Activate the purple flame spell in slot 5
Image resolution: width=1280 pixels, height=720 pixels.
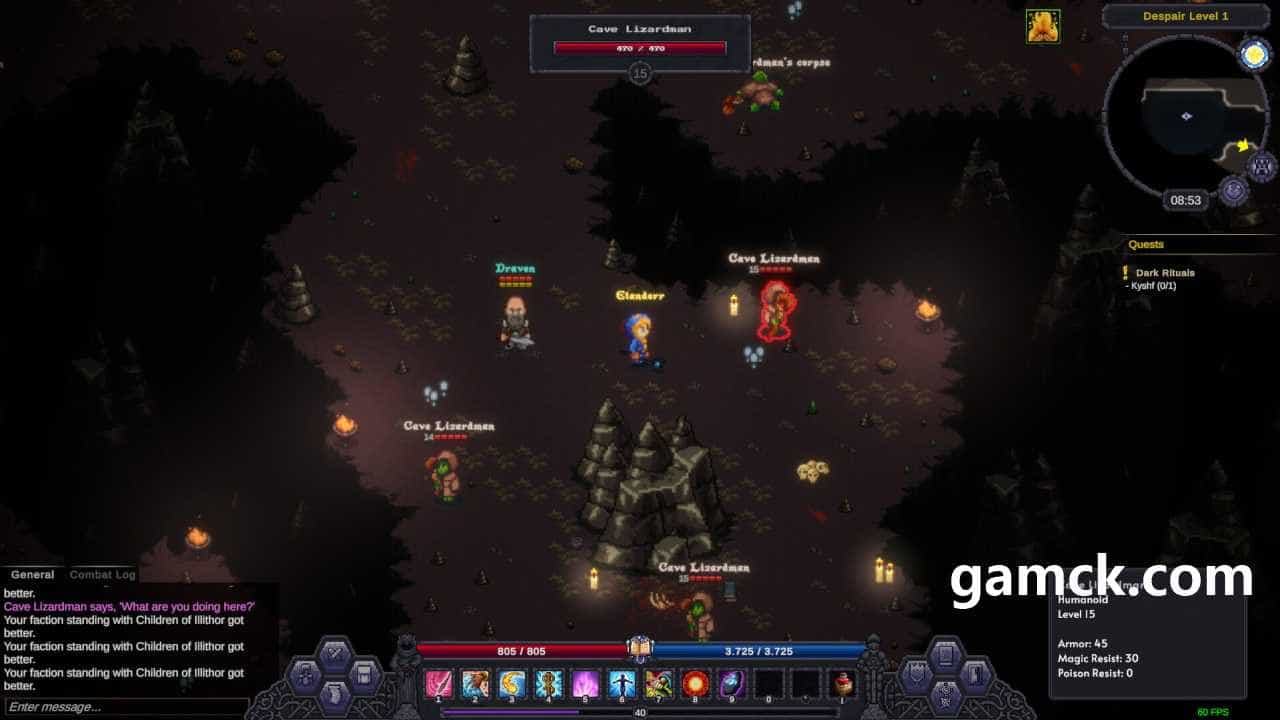click(x=585, y=684)
